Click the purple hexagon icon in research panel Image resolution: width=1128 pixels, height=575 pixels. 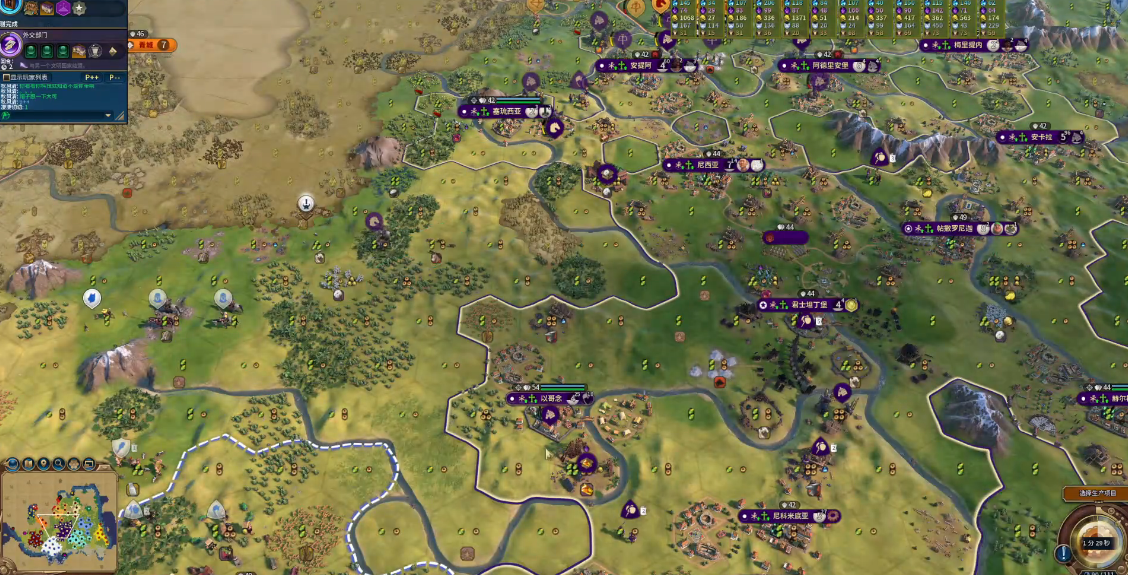(63, 8)
